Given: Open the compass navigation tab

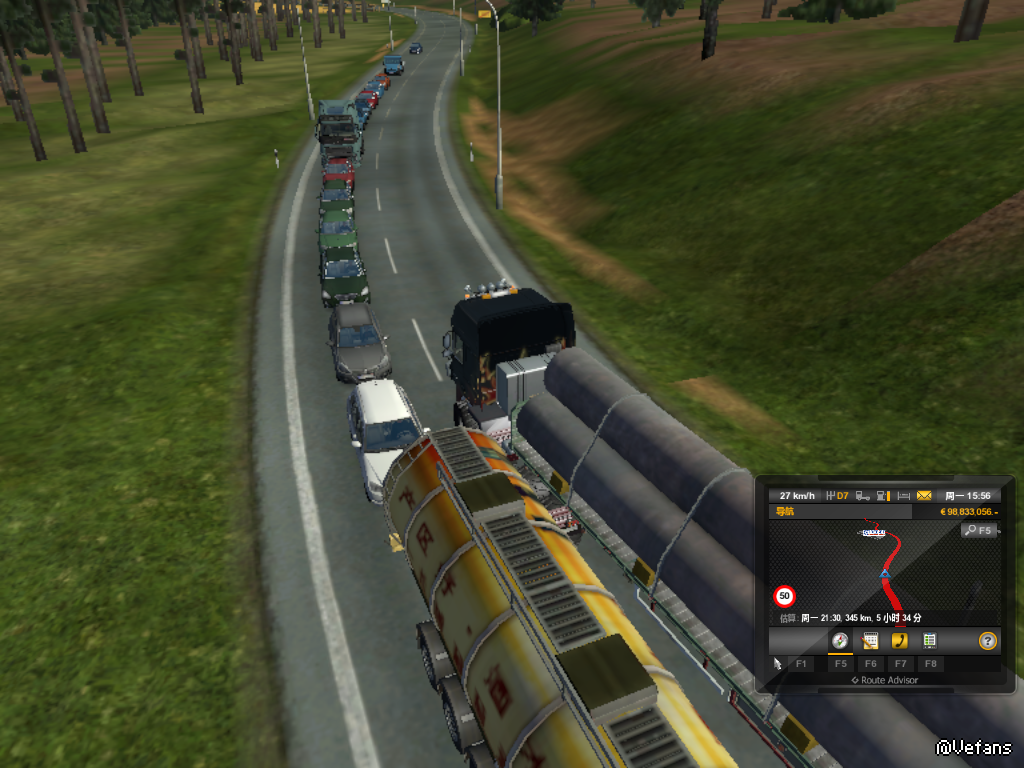Looking at the screenshot, I should 840,641.
